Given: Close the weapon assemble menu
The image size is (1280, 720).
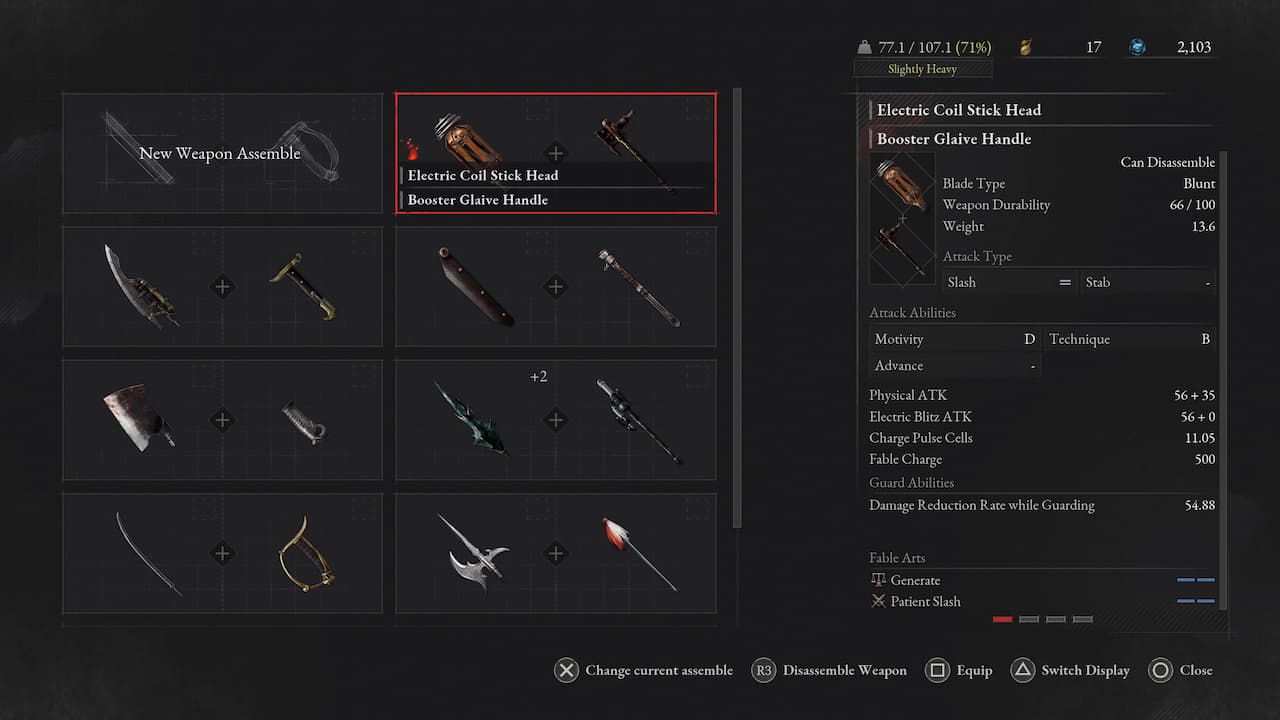Looking at the screenshot, I should pyautogui.click(x=1180, y=670).
